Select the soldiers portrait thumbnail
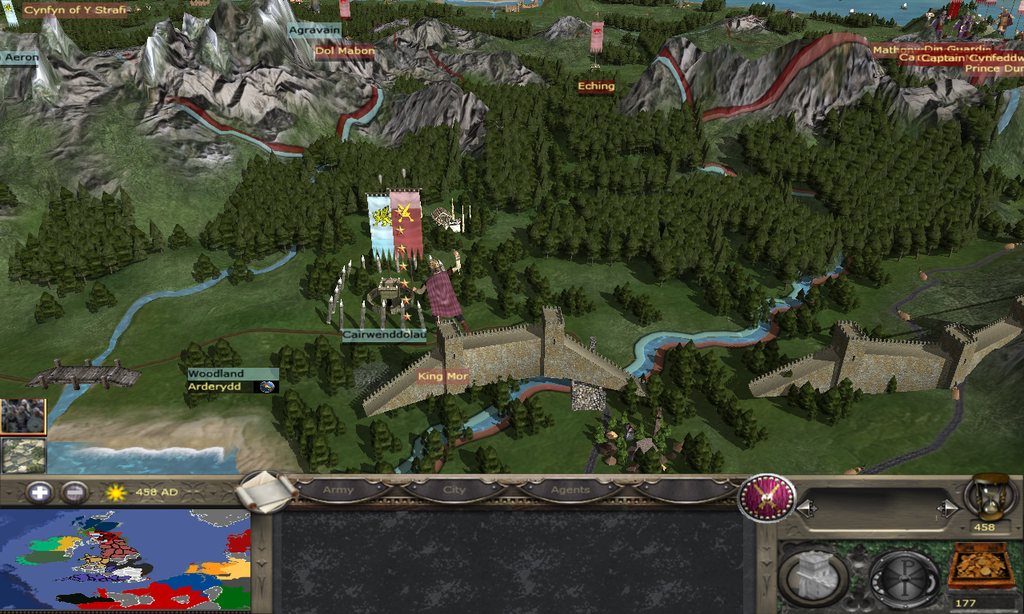 [22, 417]
